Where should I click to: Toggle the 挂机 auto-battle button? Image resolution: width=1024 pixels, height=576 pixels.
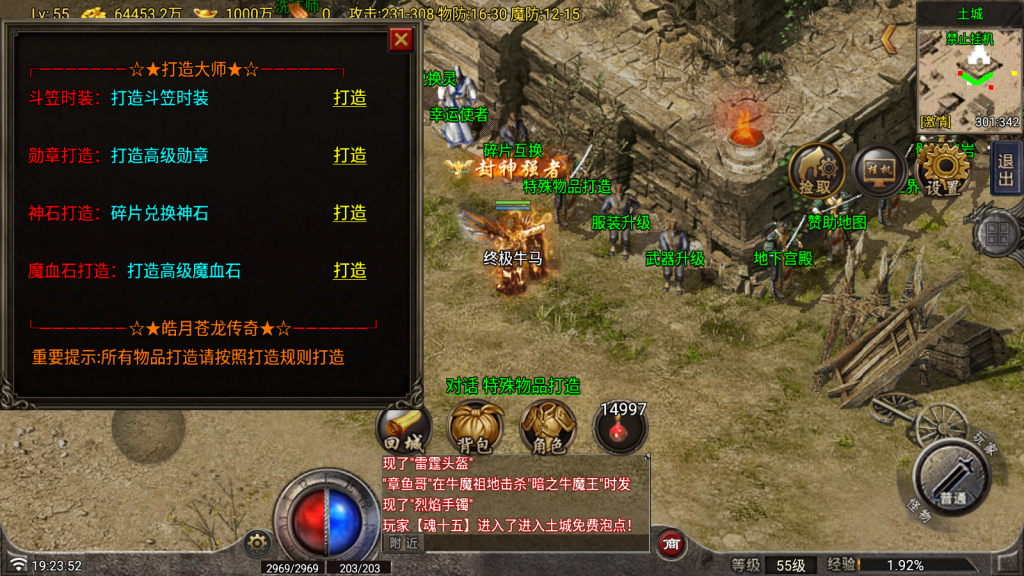[x=879, y=170]
